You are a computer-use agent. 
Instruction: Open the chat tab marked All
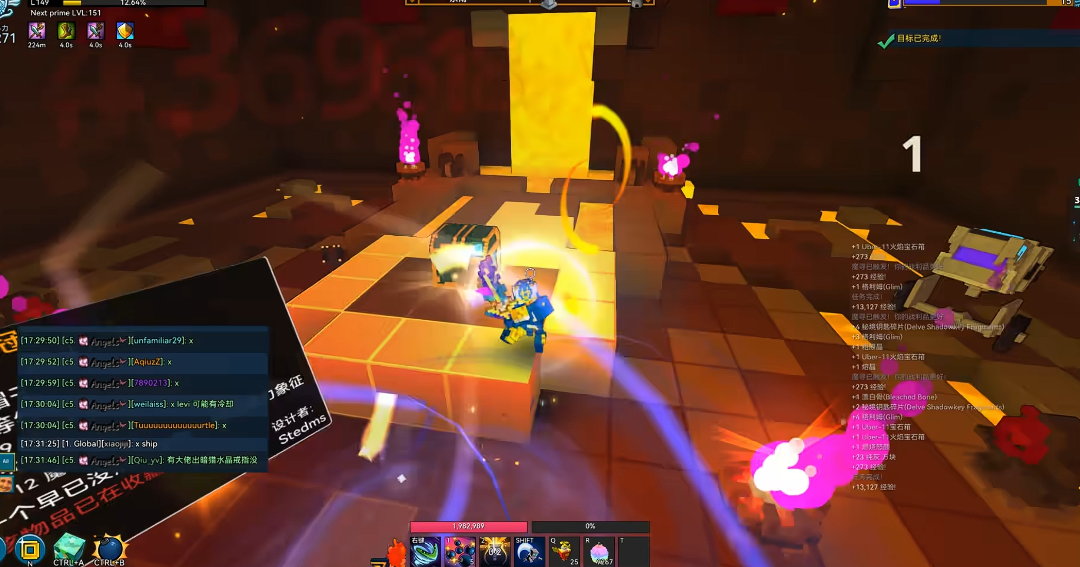coord(6,461)
